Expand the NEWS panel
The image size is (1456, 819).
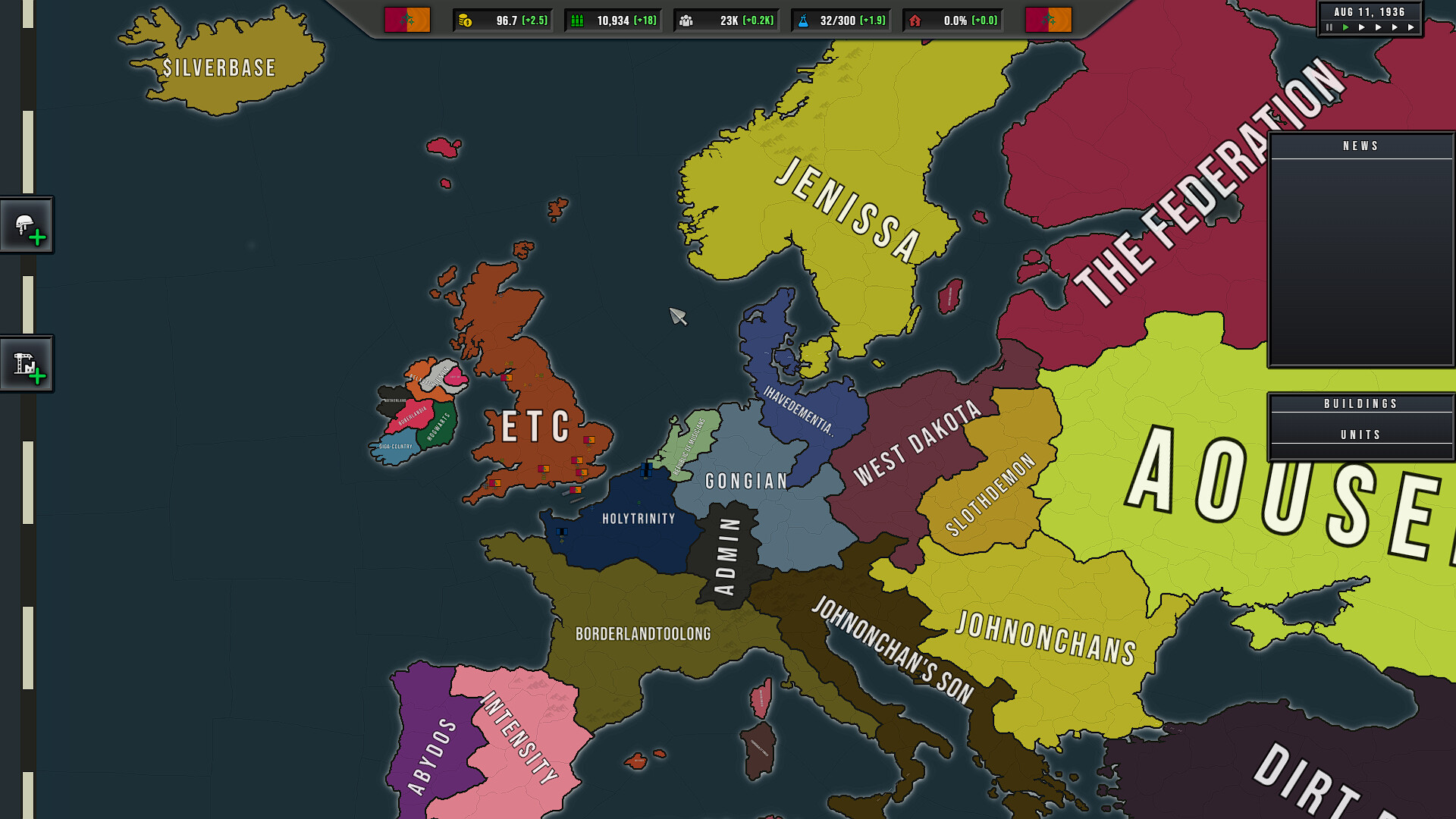pos(1360,146)
